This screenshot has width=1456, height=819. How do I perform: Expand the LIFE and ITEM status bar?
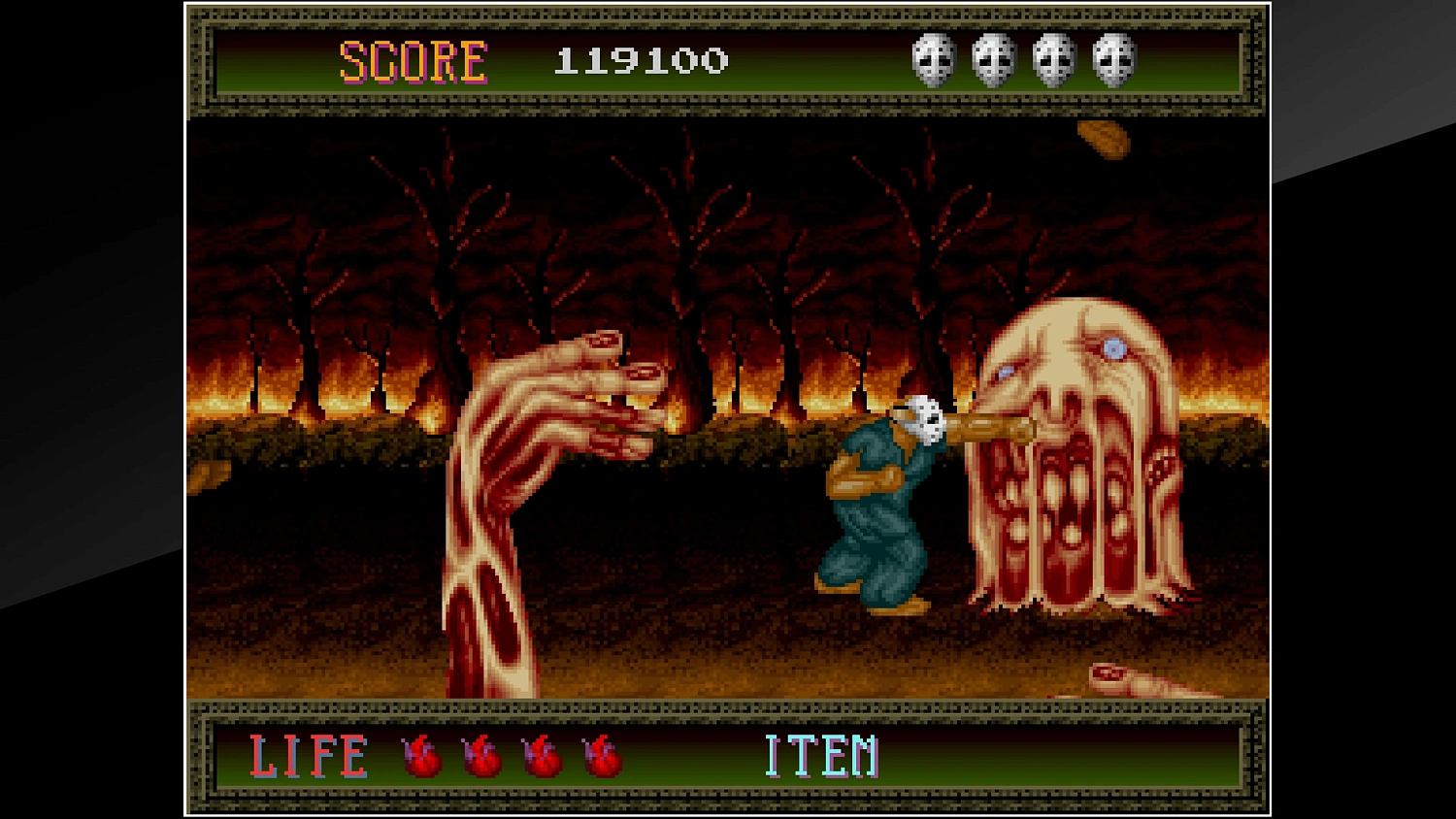(728, 760)
